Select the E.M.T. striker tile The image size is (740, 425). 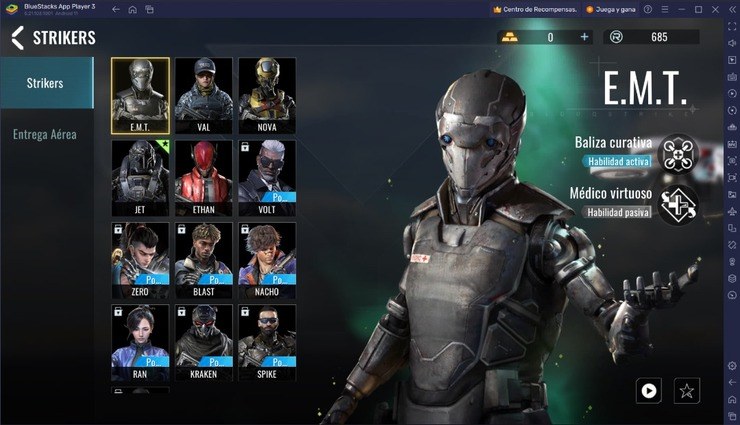pyautogui.click(x=140, y=95)
